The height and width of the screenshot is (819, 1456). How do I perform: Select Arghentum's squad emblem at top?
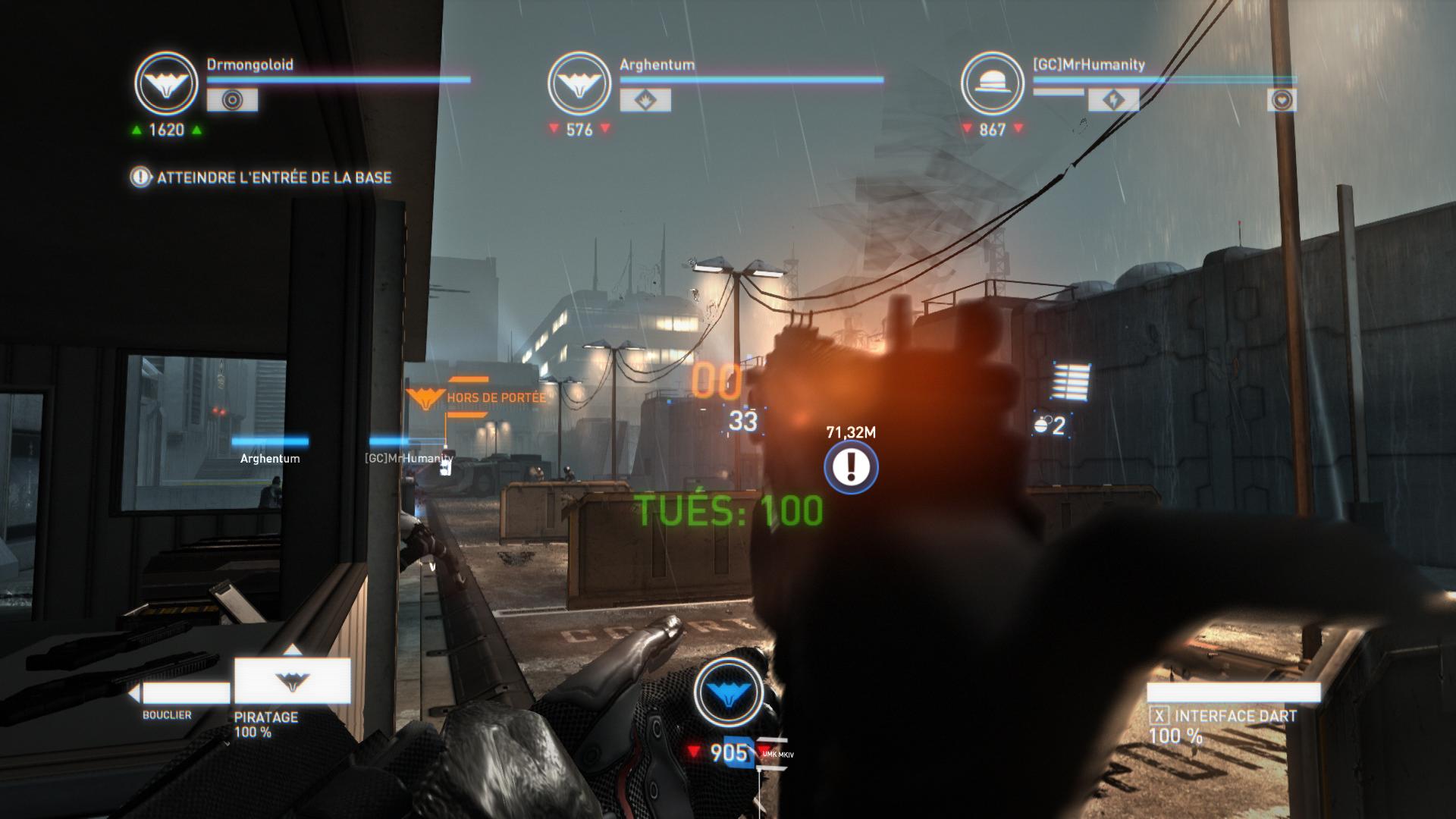[579, 83]
